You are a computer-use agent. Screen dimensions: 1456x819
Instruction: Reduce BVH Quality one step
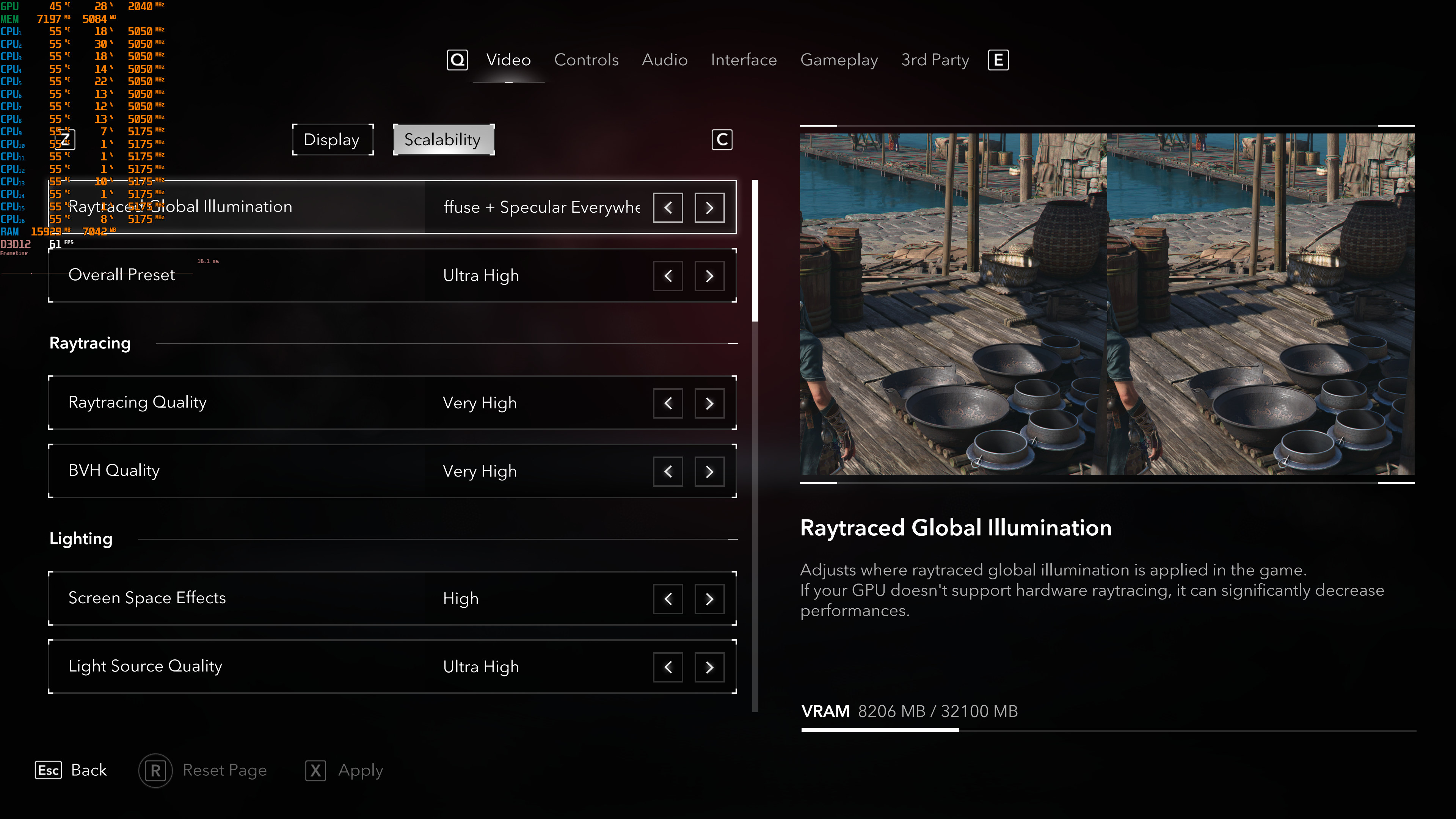(x=667, y=471)
